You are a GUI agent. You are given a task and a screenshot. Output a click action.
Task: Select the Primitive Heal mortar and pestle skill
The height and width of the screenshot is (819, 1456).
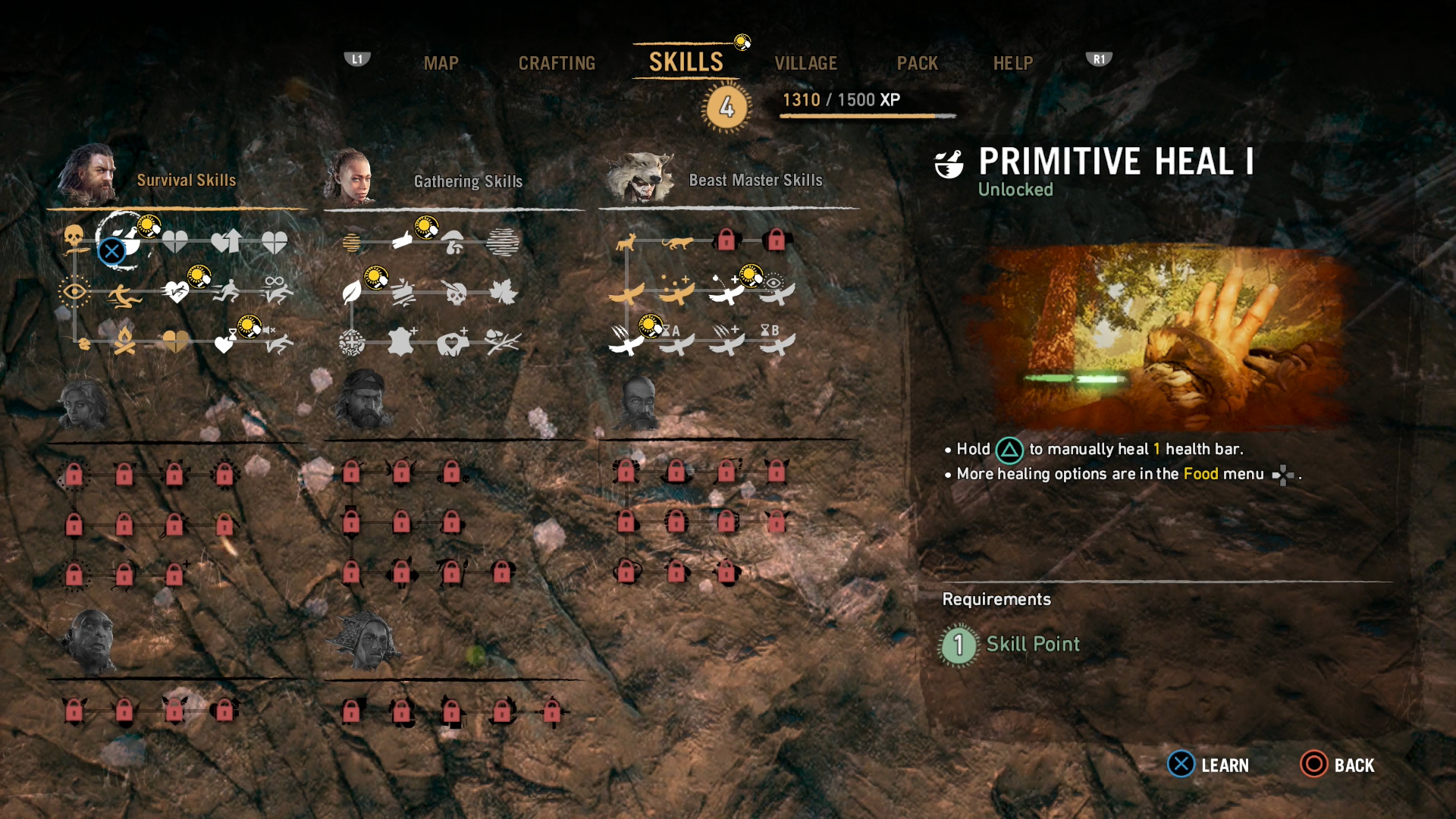pos(125,241)
